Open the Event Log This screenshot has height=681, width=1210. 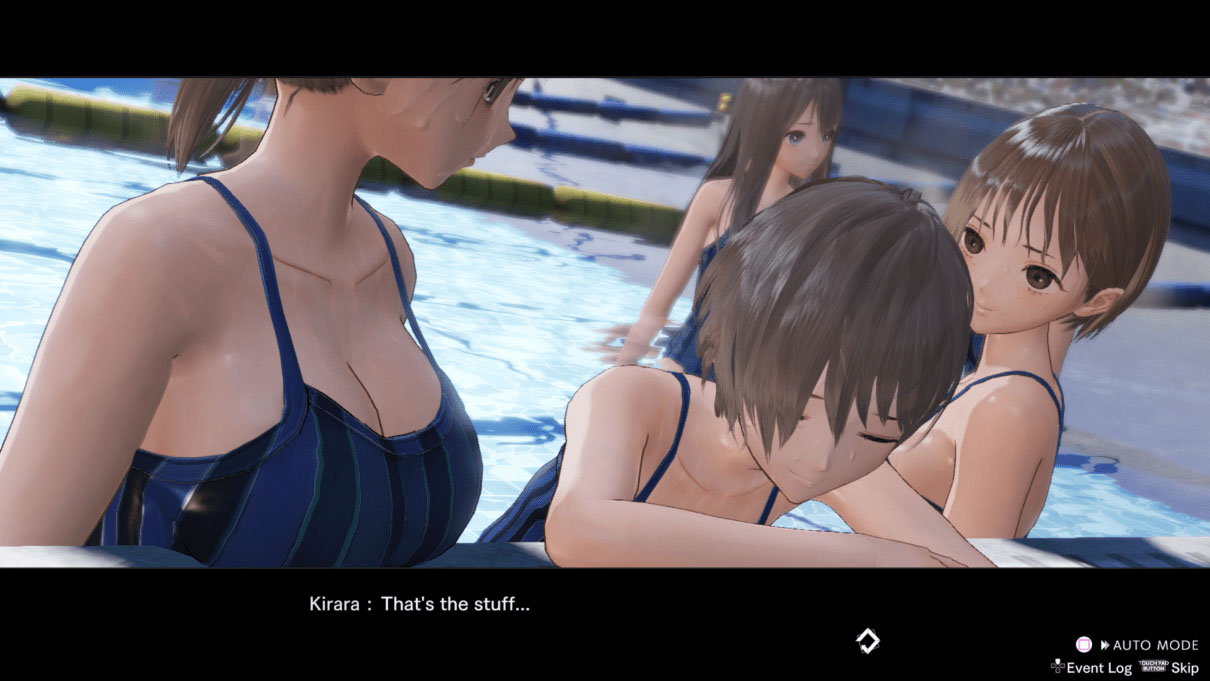pos(1097,667)
